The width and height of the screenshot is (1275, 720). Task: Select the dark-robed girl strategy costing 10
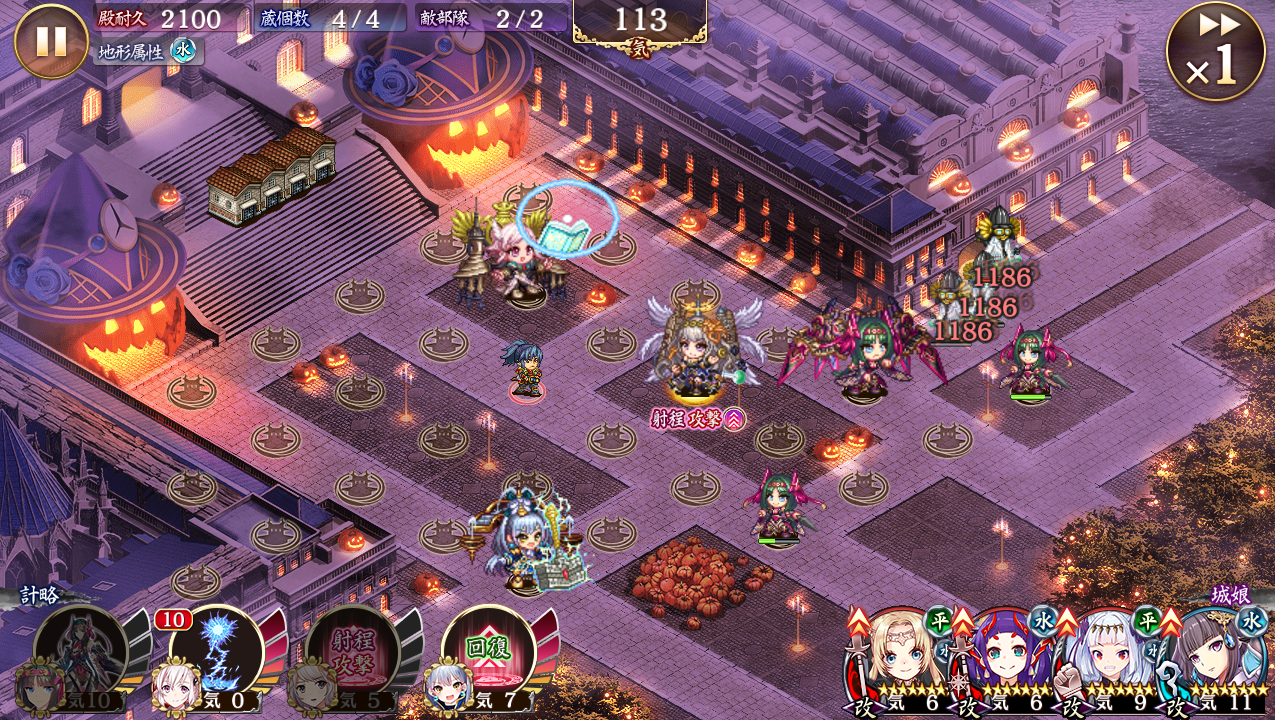click(x=81, y=651)
